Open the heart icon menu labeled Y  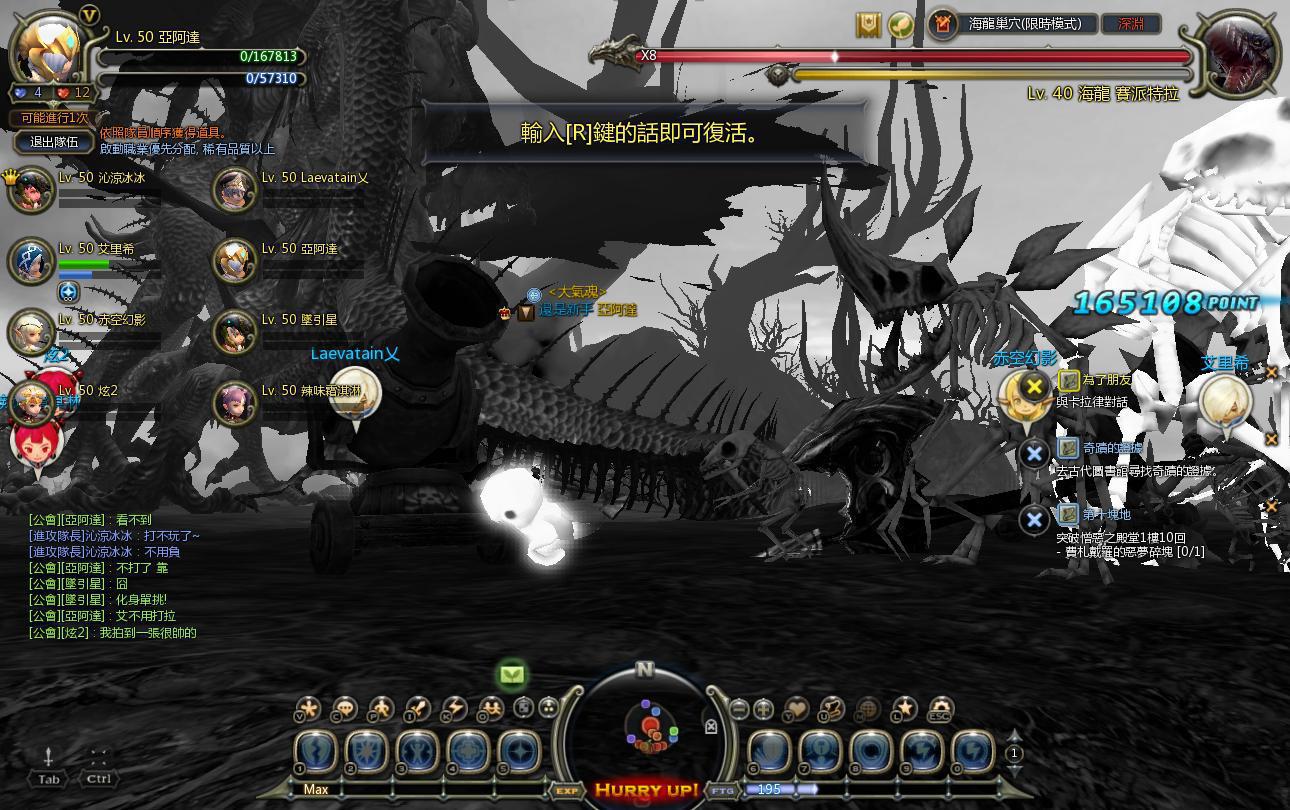(796, 709)
